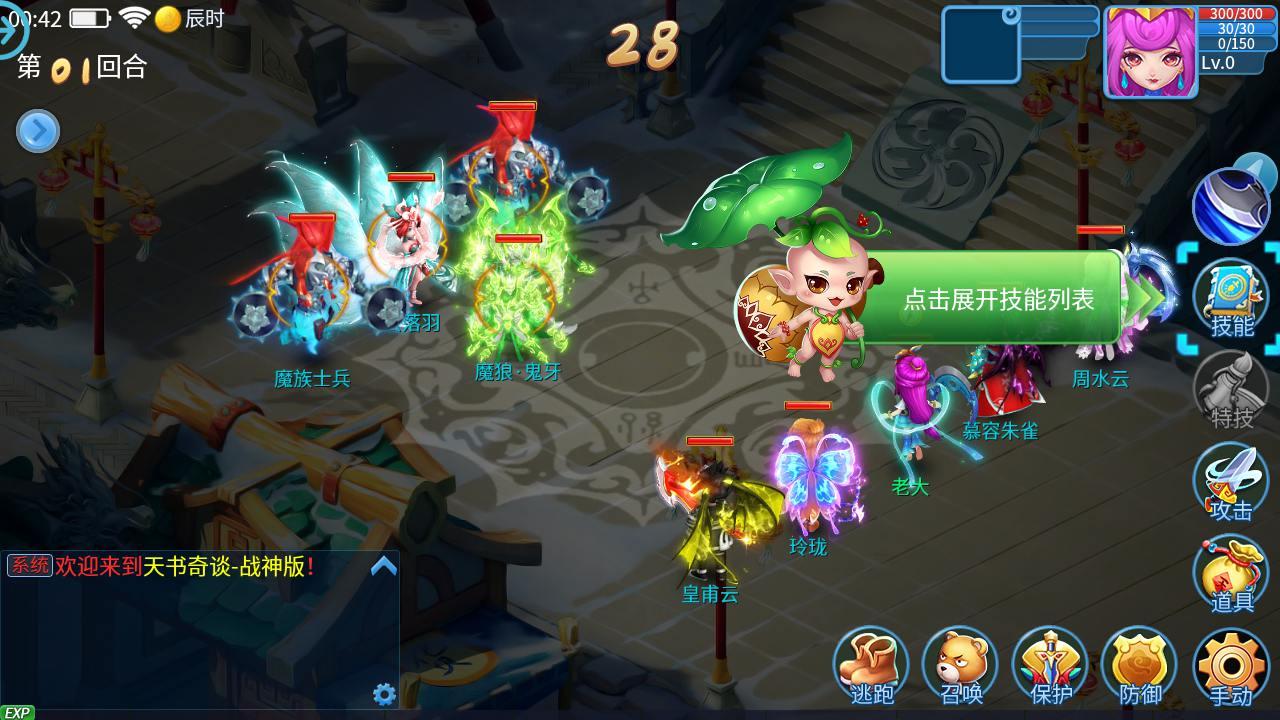
Task: Select the 特技 special skill button
Action: [x=1231, y=392]
